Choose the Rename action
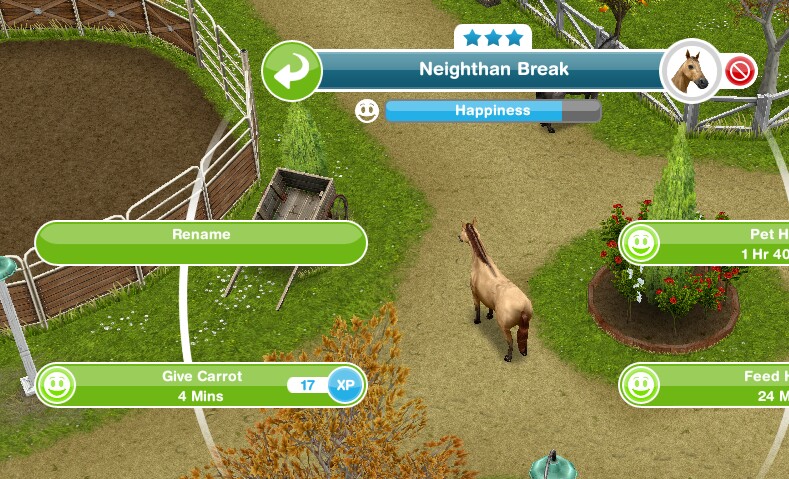789x479 pixels. point(201,243)
